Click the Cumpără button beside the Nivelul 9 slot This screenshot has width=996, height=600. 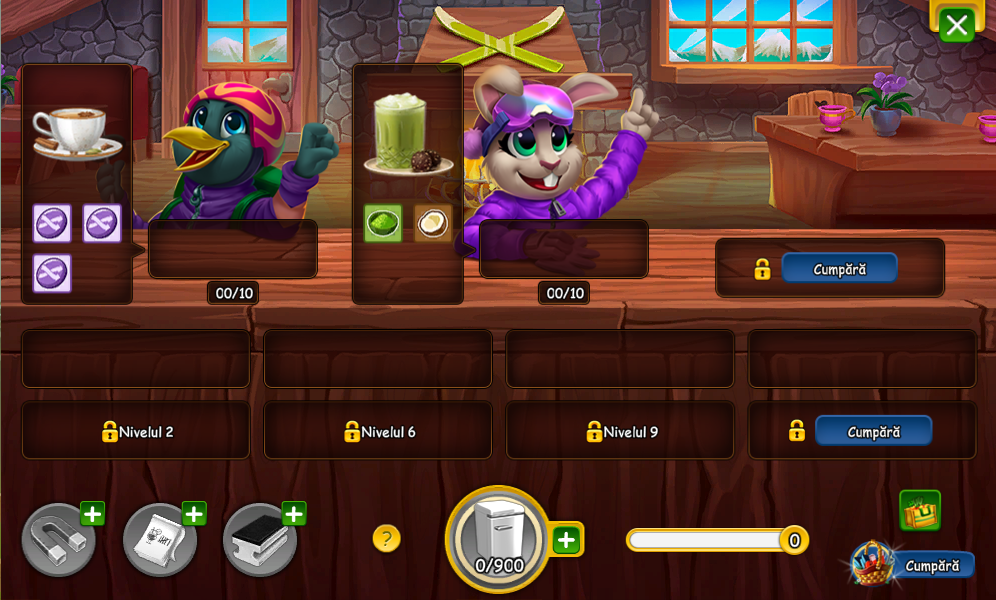click(873, 431)
